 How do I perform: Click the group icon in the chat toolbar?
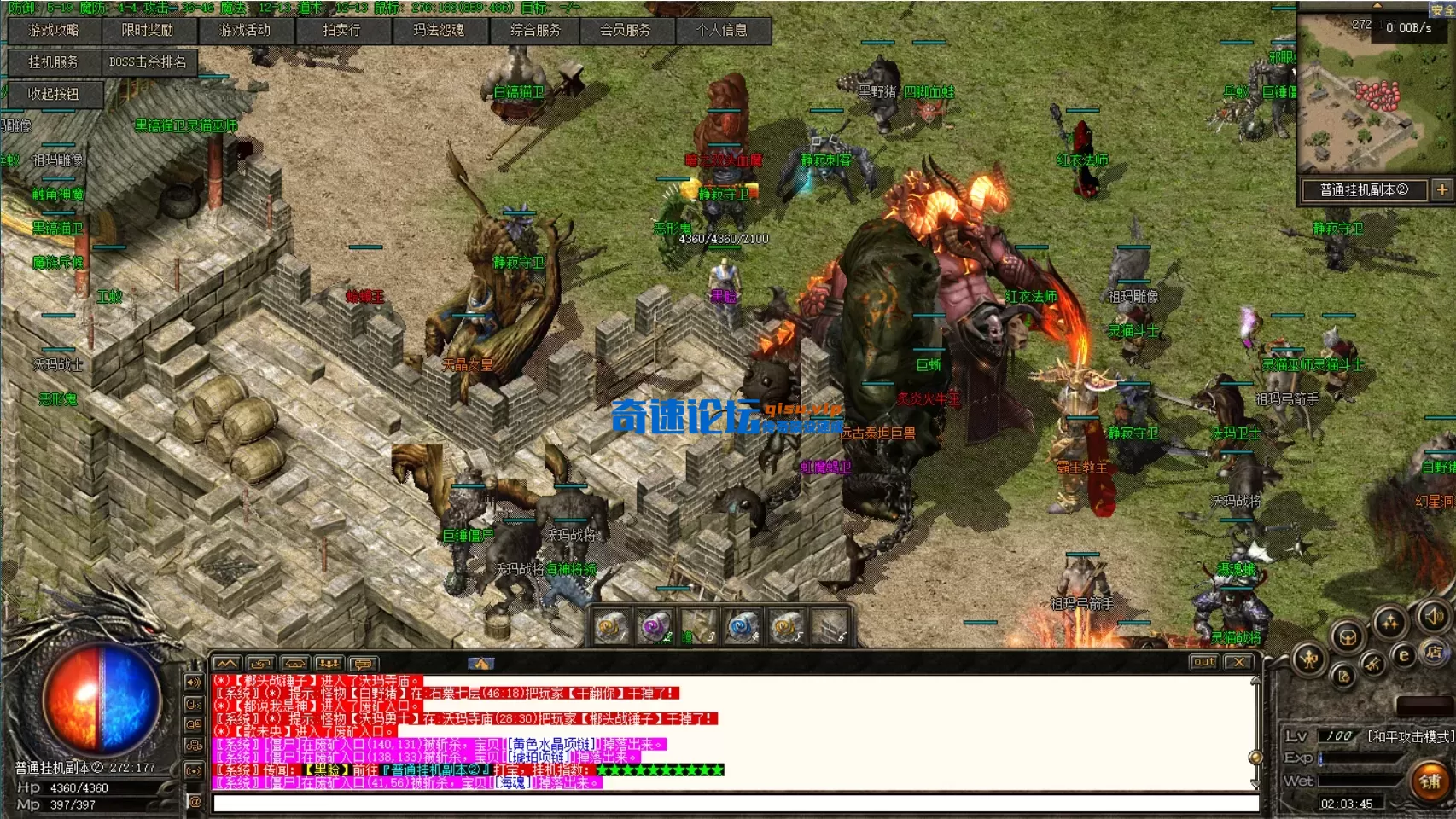tap(329, 664)
